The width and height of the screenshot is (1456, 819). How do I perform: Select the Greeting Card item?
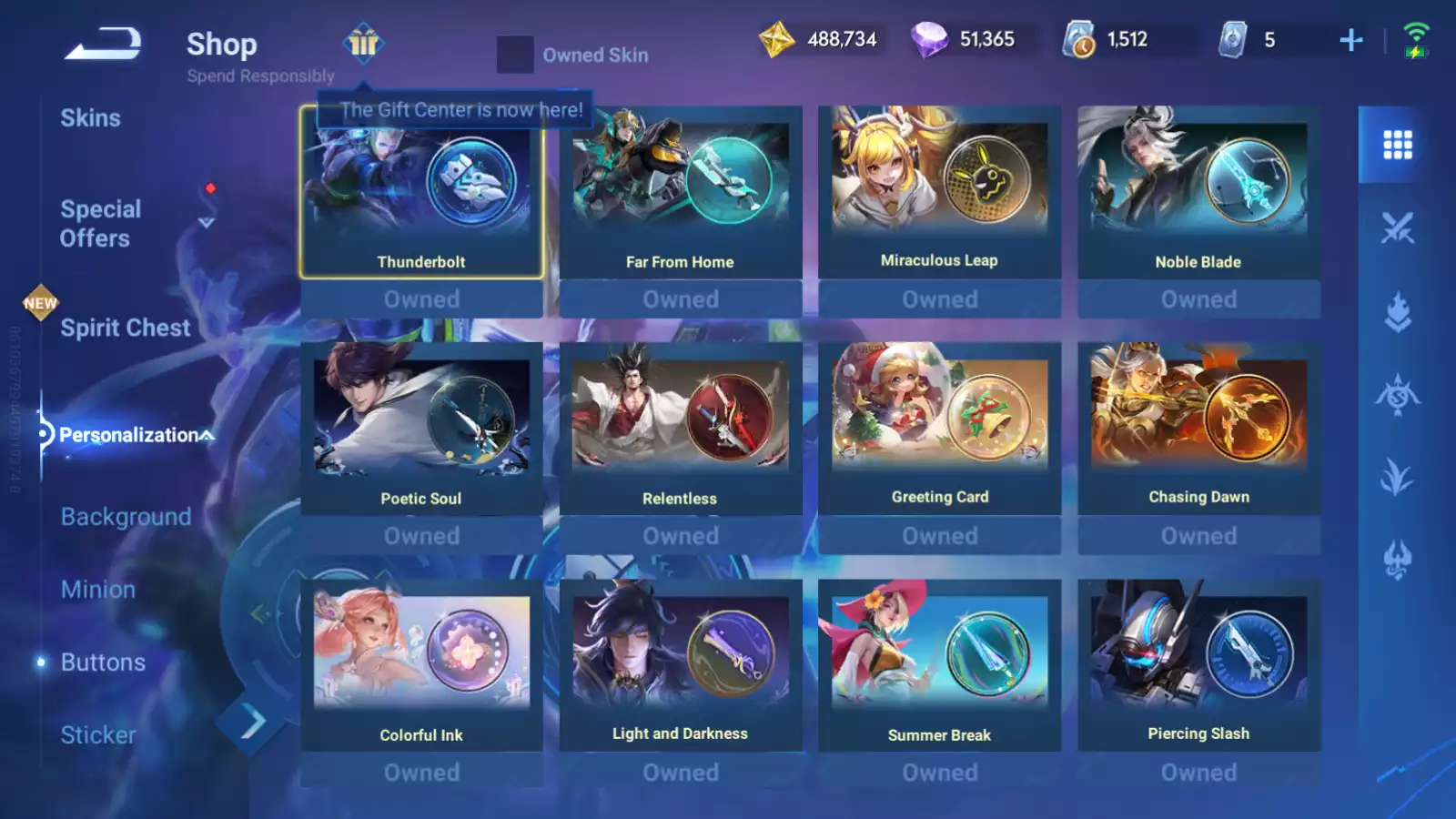939,429
